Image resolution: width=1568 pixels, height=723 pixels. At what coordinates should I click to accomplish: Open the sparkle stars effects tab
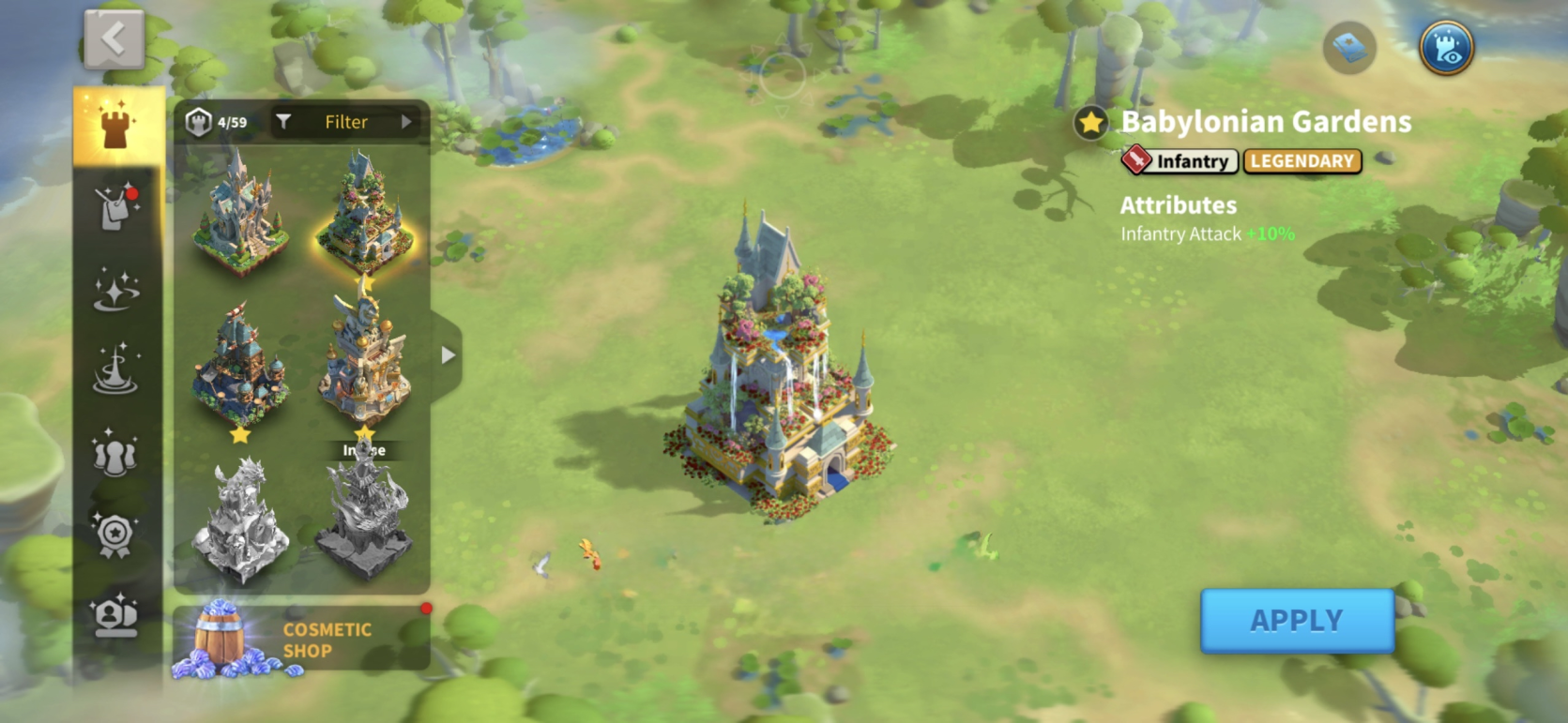coord(116,288)
